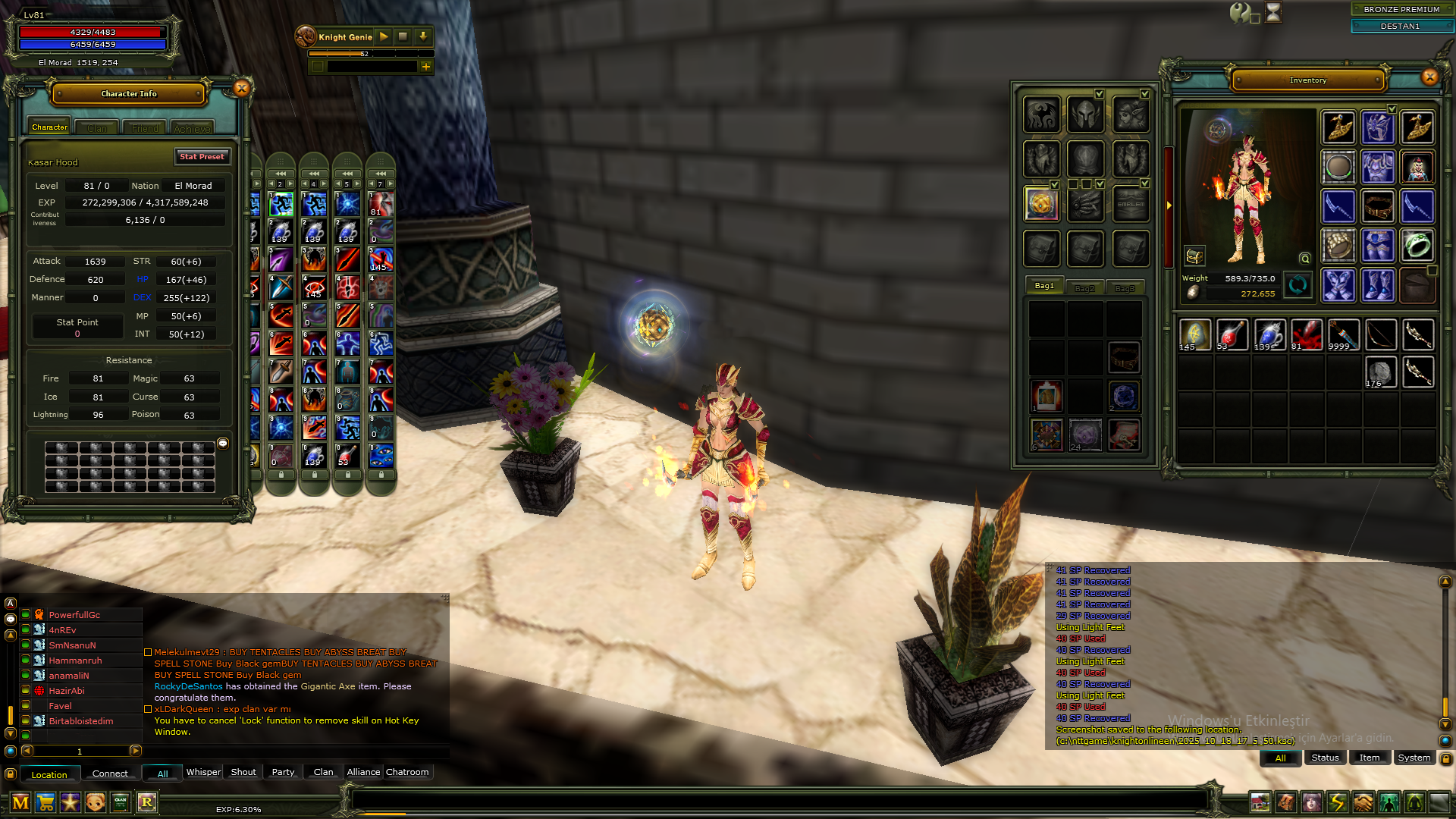The image size is (1456, 819).
Task: Show the Chatroom tab
Action: (x=407, y=772)
